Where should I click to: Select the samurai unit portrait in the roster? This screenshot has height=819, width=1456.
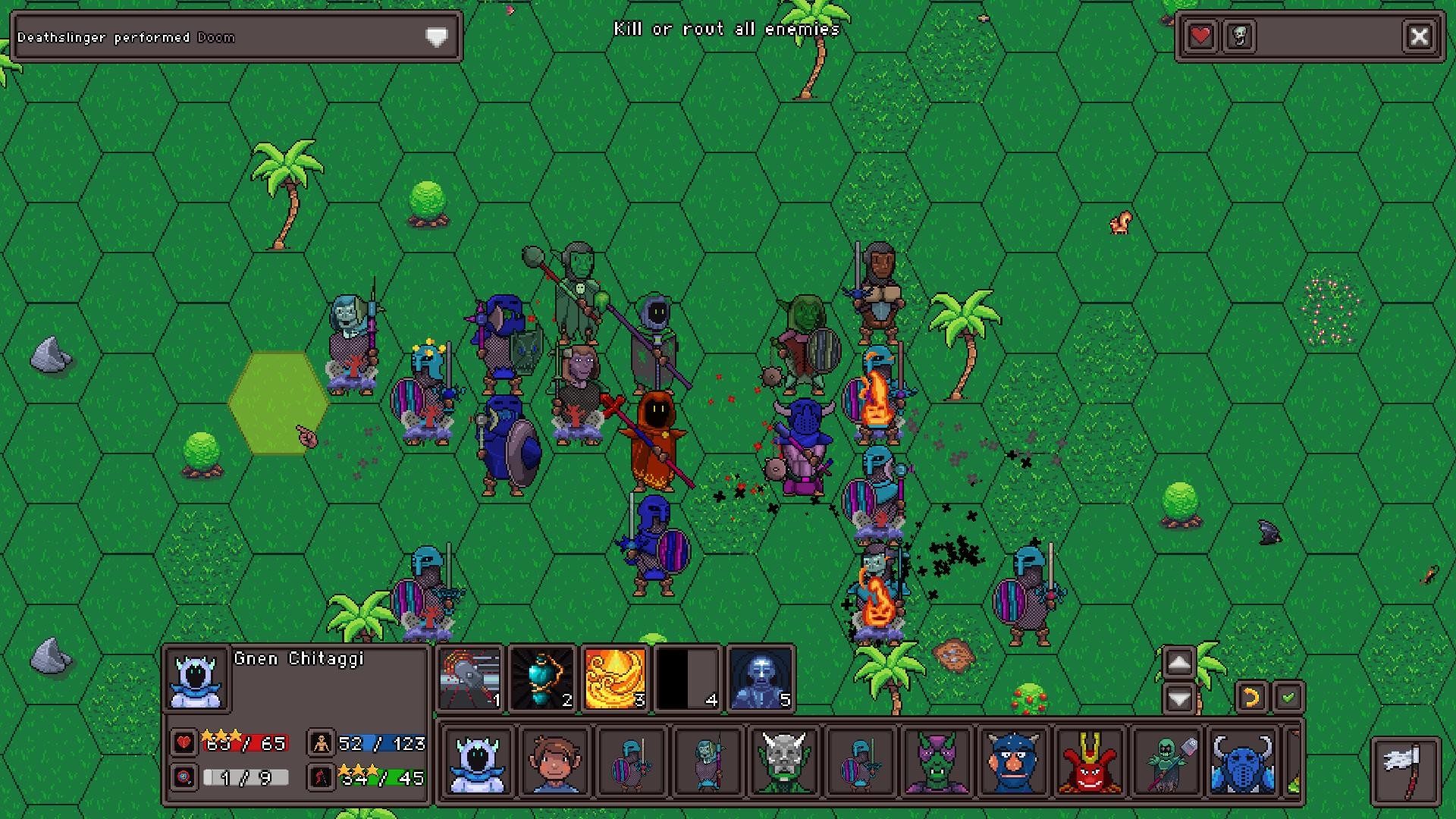pos(1089,762)
